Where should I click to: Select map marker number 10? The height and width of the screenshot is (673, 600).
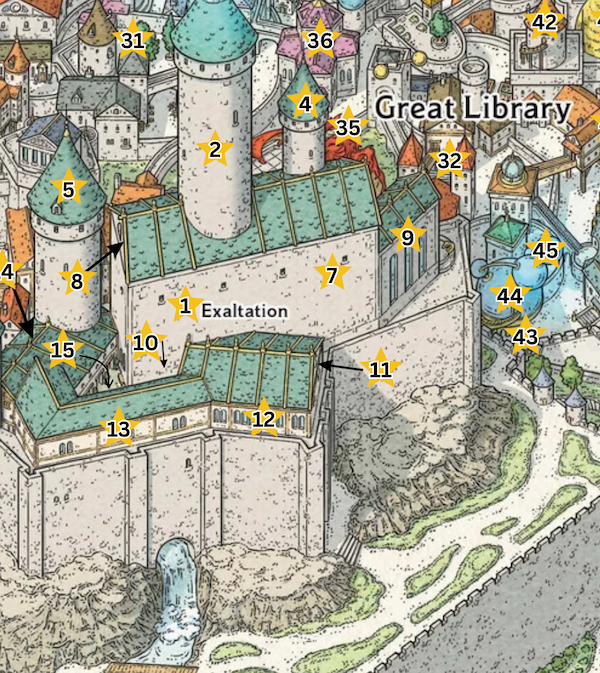click(146, 343)
